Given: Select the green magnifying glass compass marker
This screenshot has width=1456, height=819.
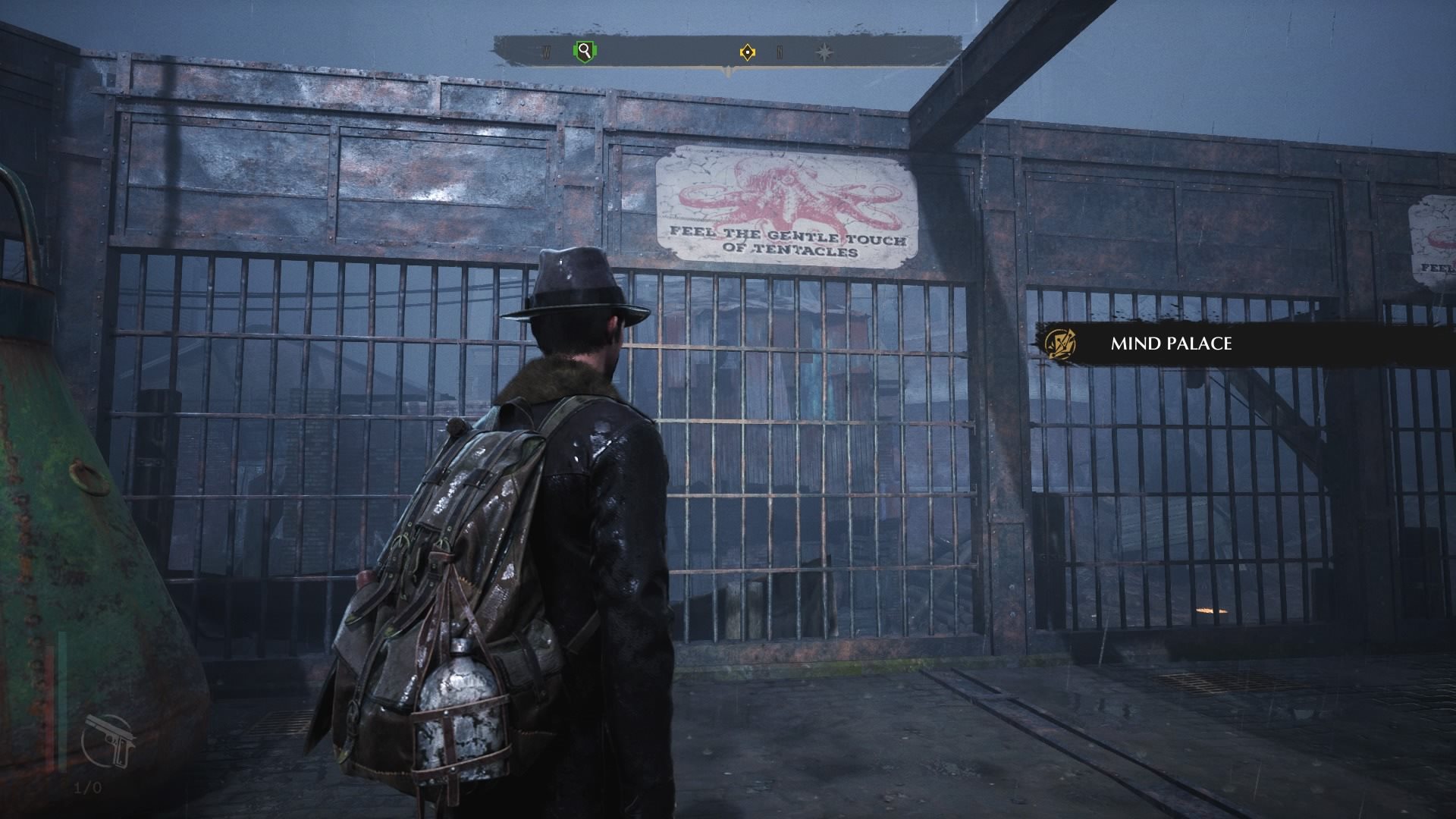Looking at the screenshot, I should click(x=584, y=52).
